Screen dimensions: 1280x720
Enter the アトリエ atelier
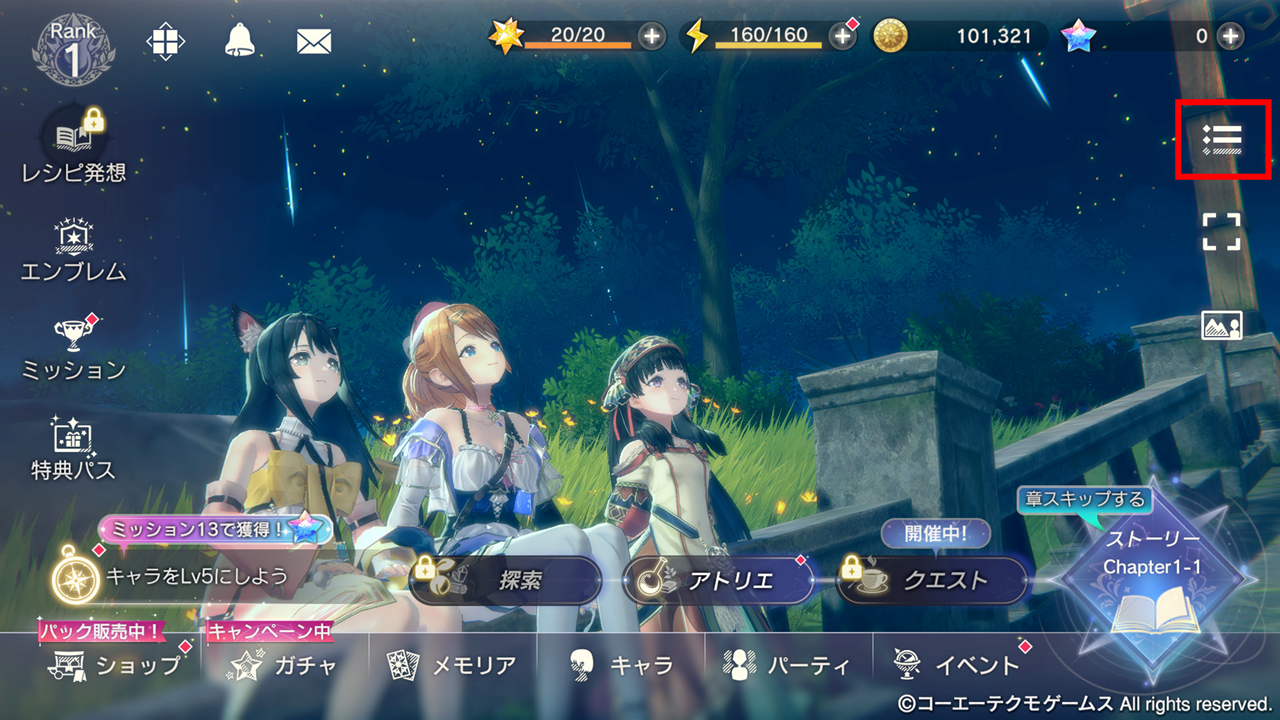[714, 581]
